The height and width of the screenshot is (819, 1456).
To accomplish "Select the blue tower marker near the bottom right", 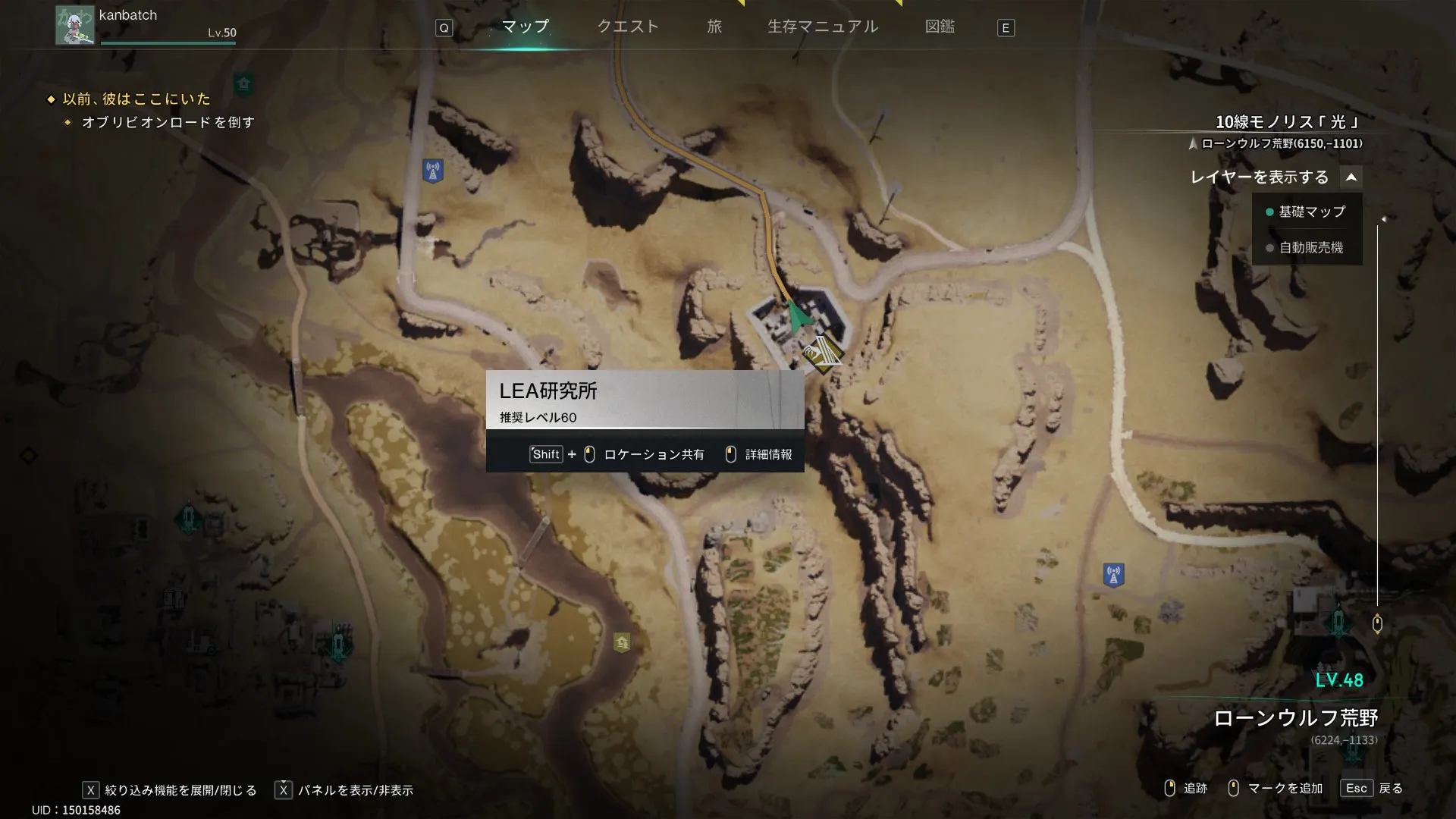I will [1113, 575].
